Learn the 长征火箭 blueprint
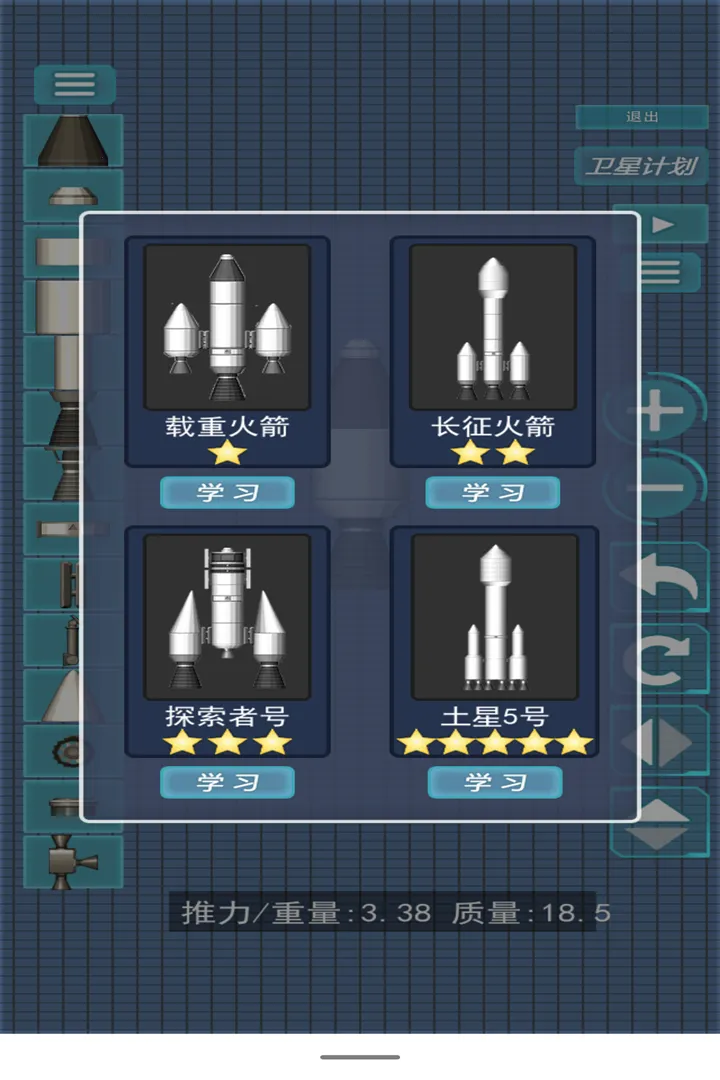 point(492,492)
